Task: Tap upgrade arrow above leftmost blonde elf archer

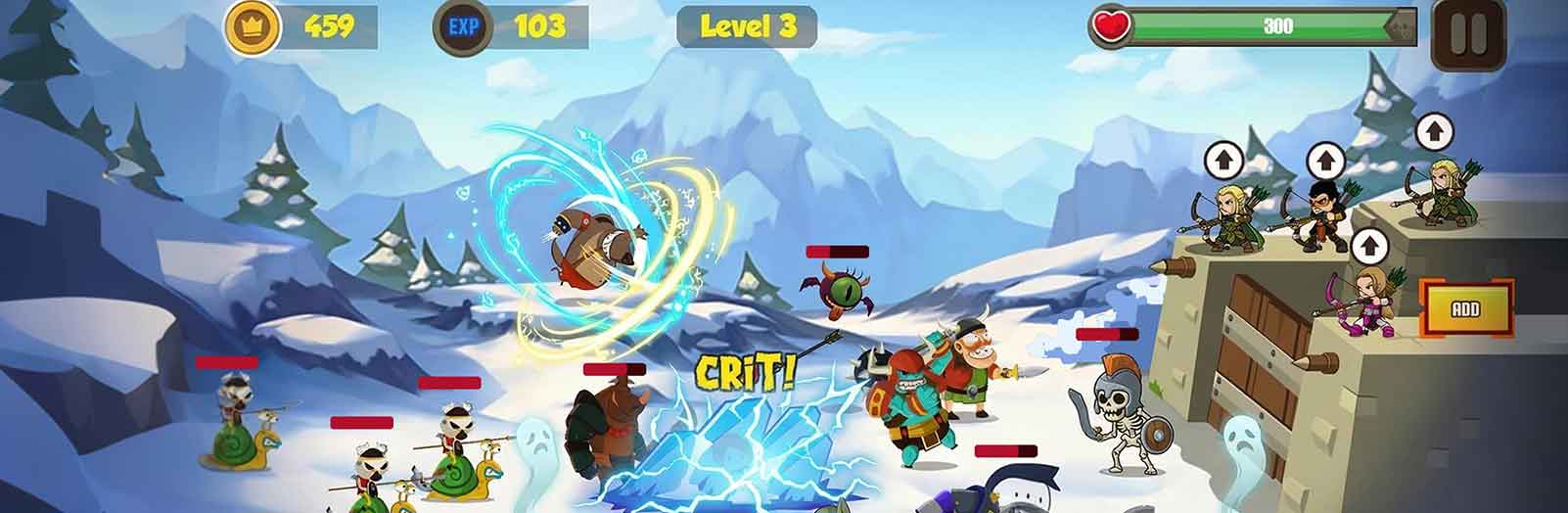Action: [1221, 157]
